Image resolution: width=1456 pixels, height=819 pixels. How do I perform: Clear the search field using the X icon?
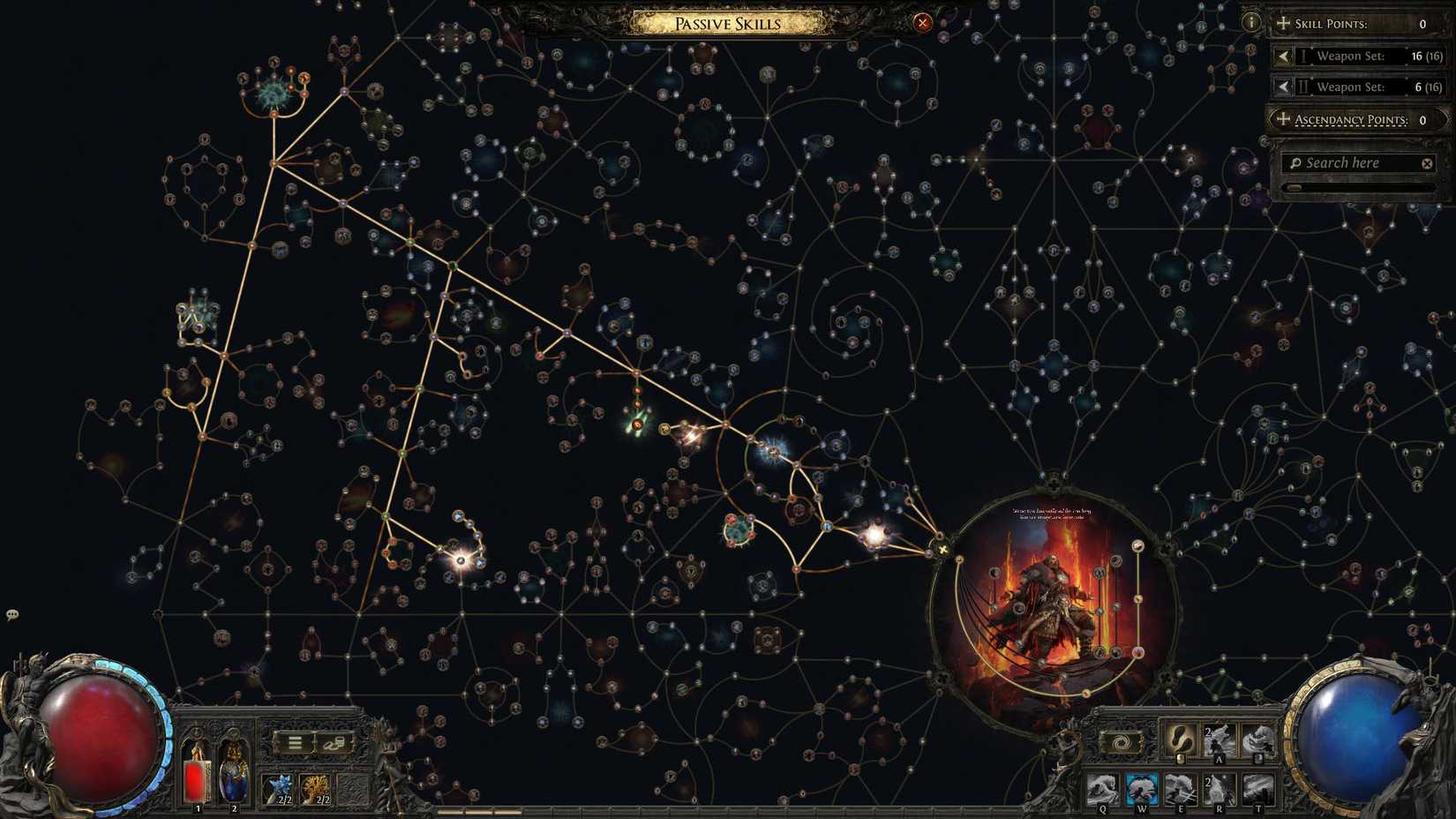tap(1427, 162)
